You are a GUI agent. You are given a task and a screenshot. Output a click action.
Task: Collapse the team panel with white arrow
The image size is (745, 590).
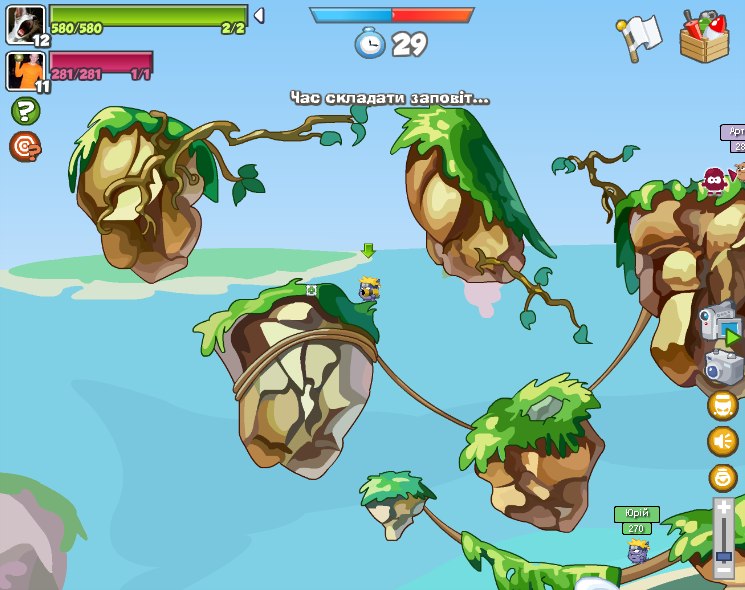point(259,15)
